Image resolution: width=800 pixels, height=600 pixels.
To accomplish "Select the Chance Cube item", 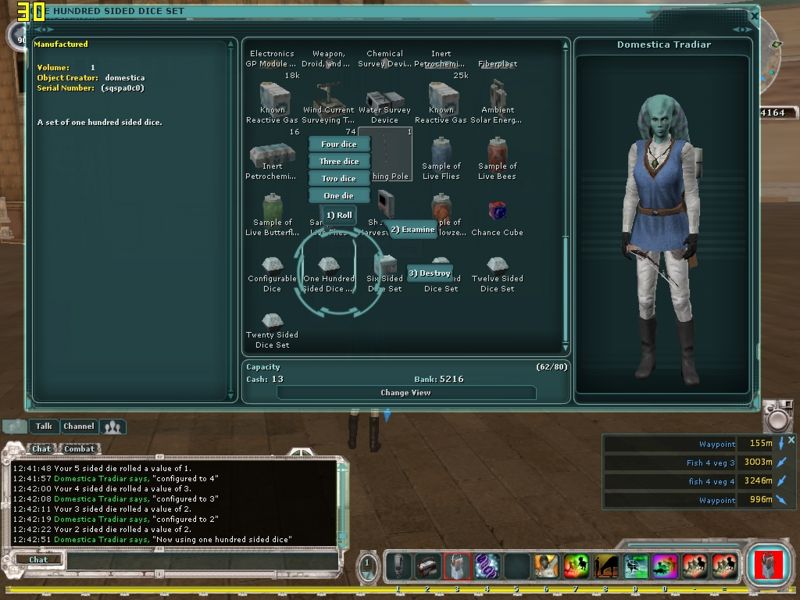I will tap(497, 213).
